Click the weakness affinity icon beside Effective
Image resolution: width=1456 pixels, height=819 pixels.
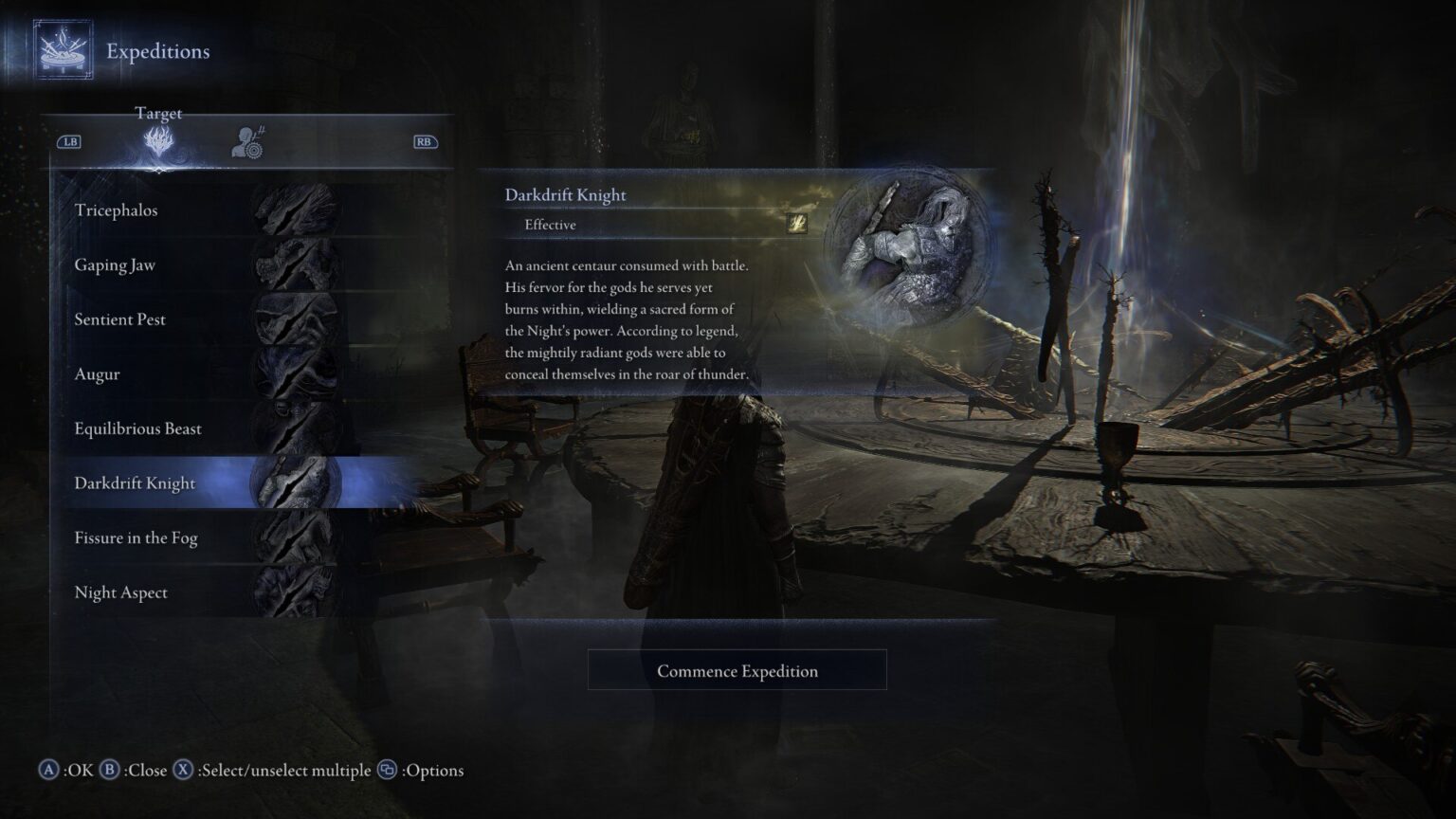(797, 225)
